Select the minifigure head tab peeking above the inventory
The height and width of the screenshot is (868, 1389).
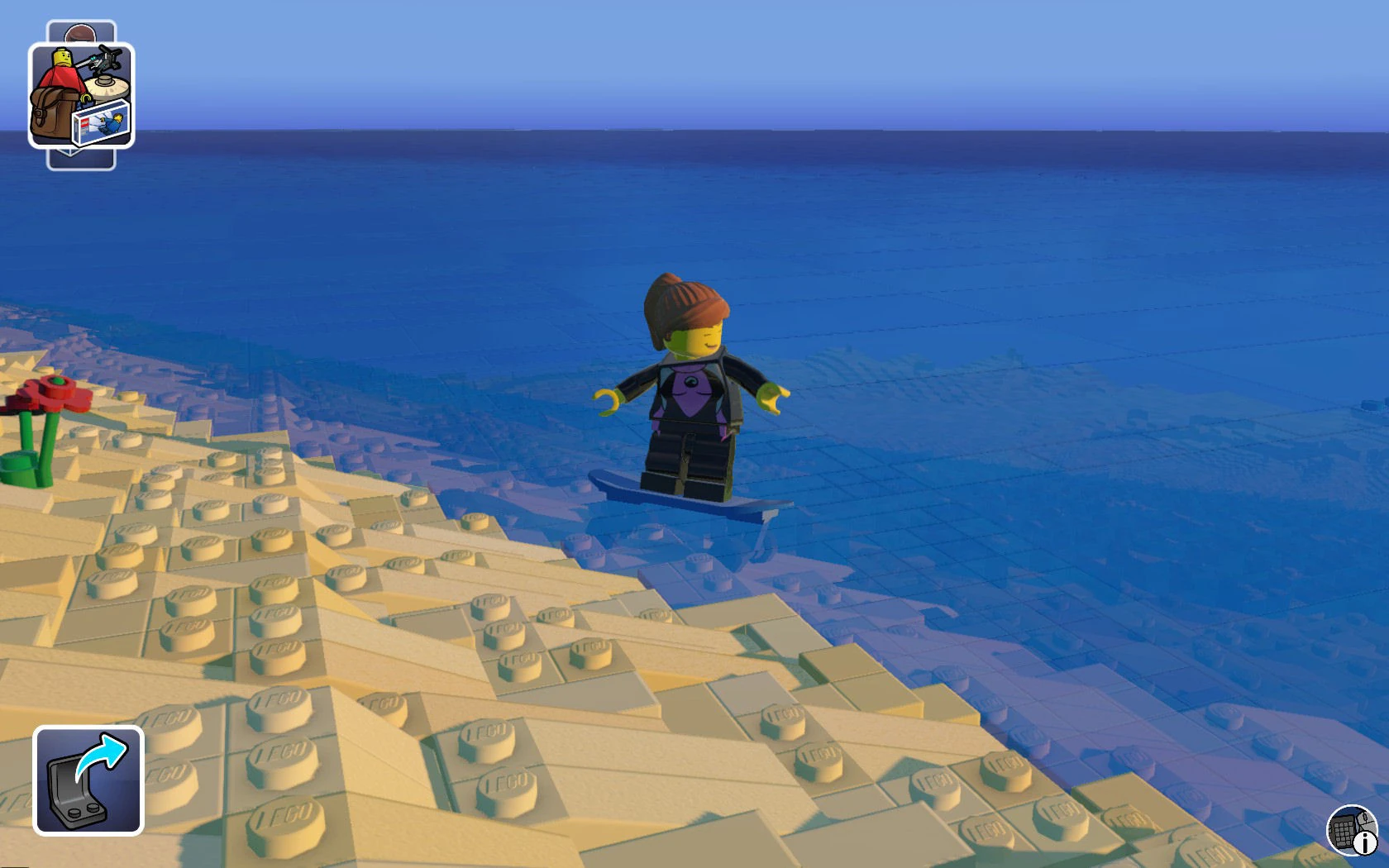pyautogui.click(x=79, y=33)
